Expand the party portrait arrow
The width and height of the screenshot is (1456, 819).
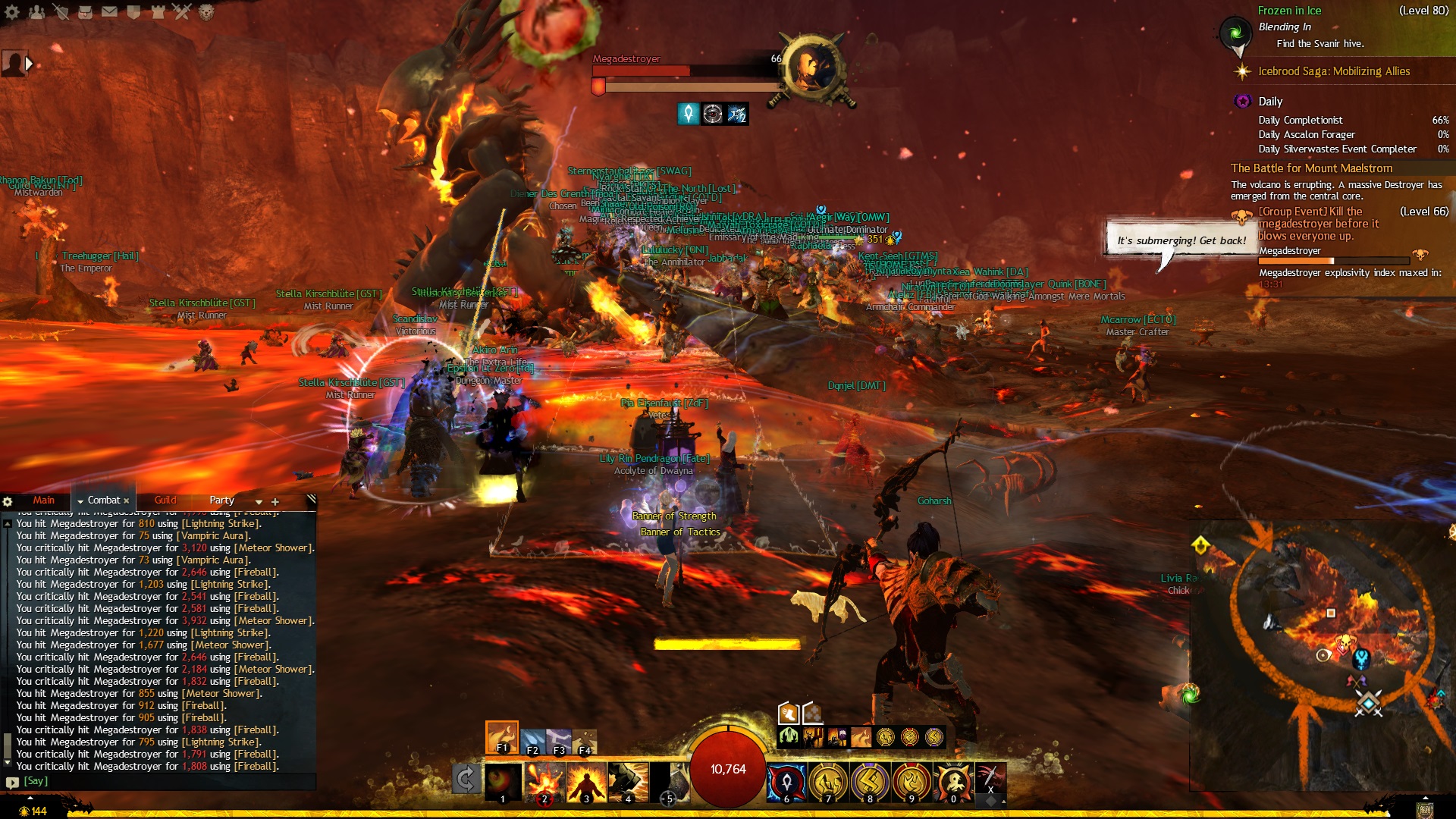coord(30,64)
